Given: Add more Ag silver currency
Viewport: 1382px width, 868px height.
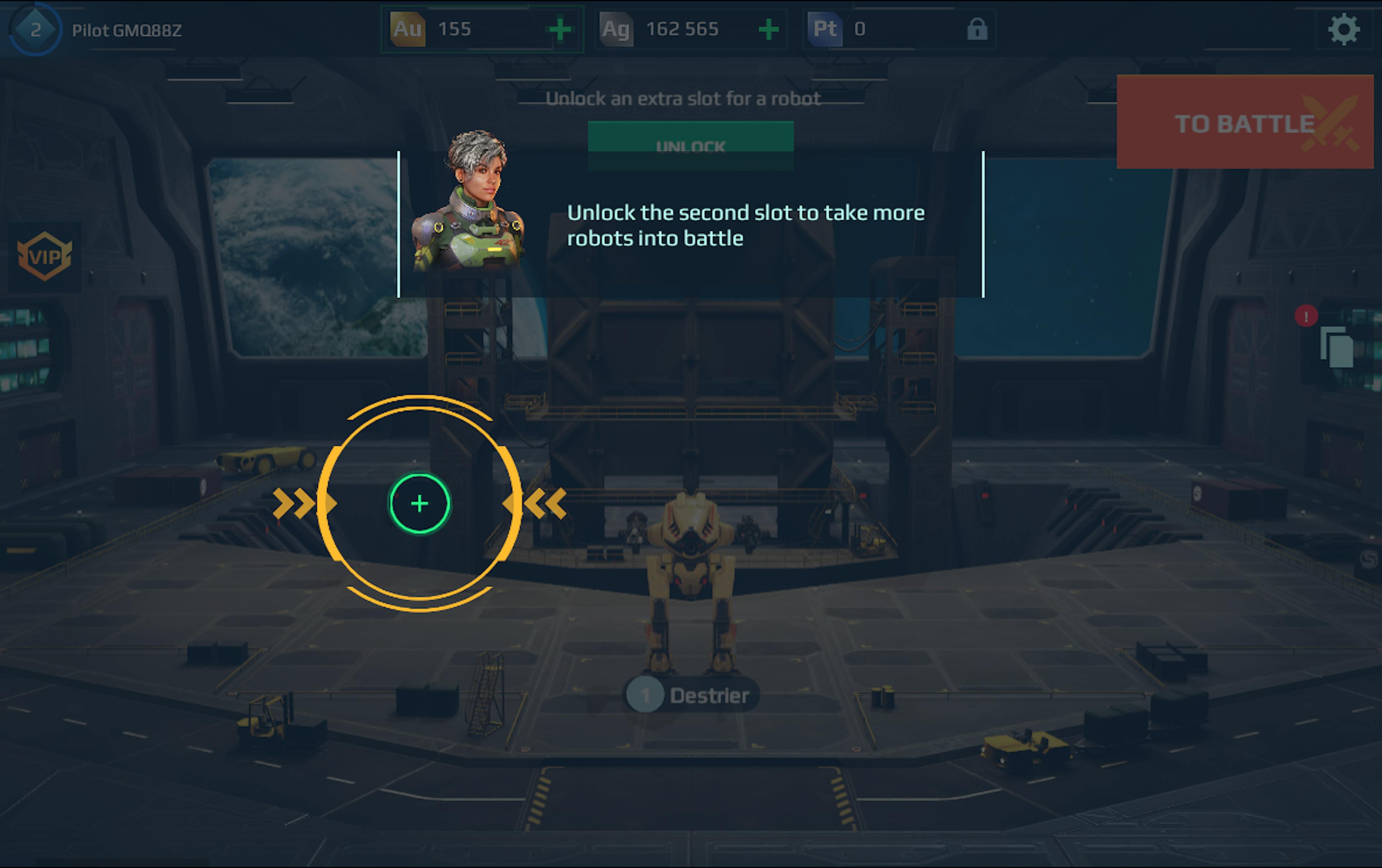Looking at the screenshot, I should click(768, 29).
